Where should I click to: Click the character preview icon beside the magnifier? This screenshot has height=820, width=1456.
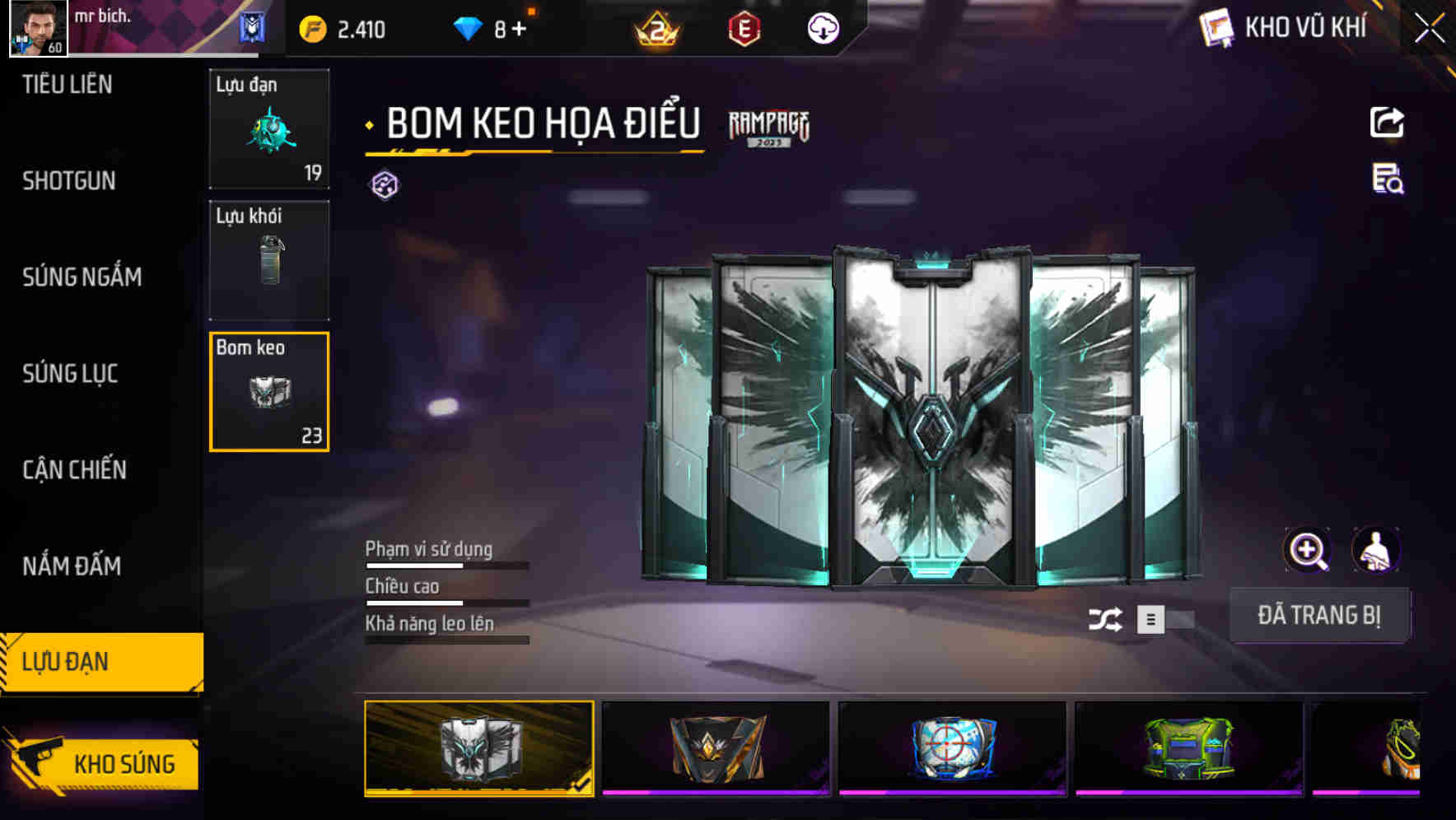point(1376,550)
